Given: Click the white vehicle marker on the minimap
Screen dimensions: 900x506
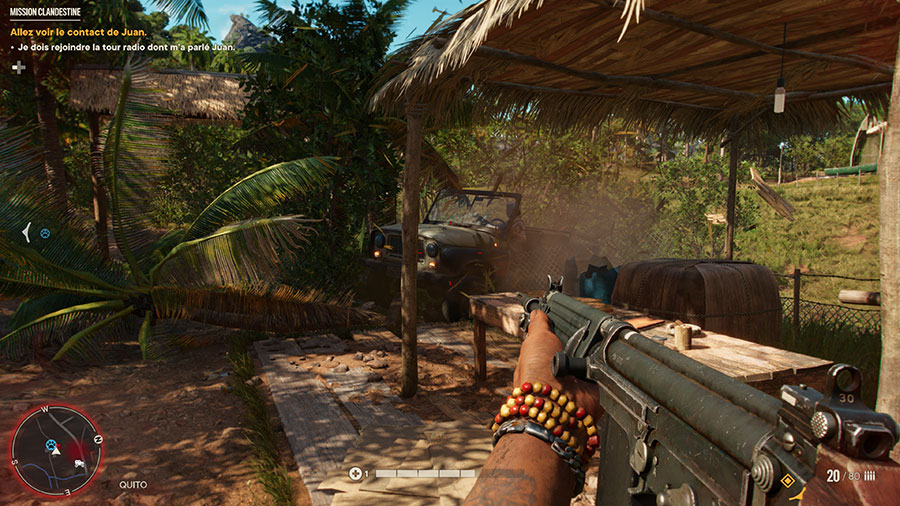Looking at the screenshot, I should [x=77, y=463].
